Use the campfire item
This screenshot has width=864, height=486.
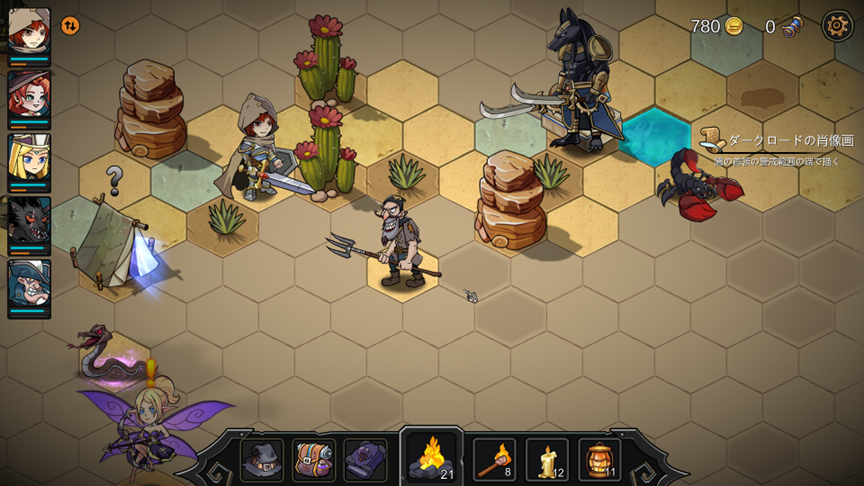click(432, 458)
